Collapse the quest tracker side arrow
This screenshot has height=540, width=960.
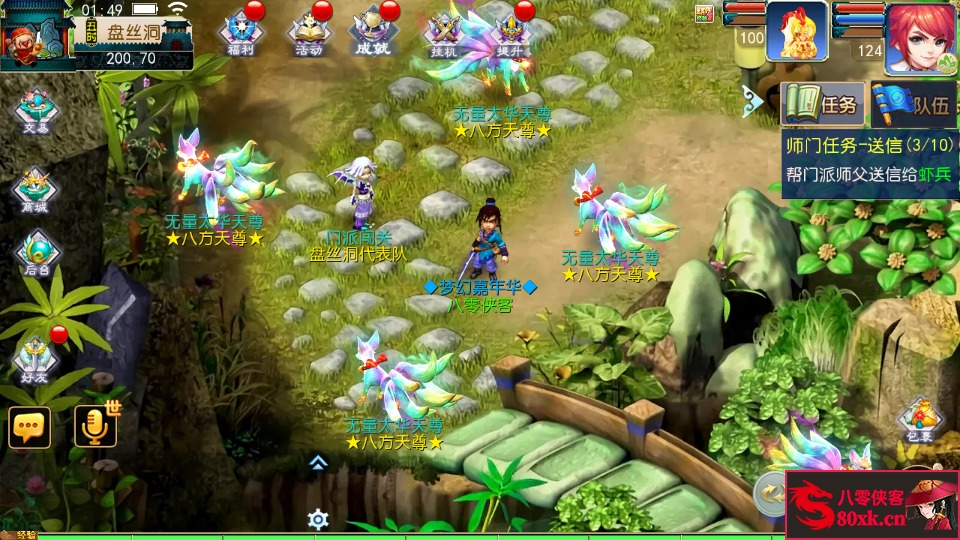pyautogui.click(x=753, y=98)
